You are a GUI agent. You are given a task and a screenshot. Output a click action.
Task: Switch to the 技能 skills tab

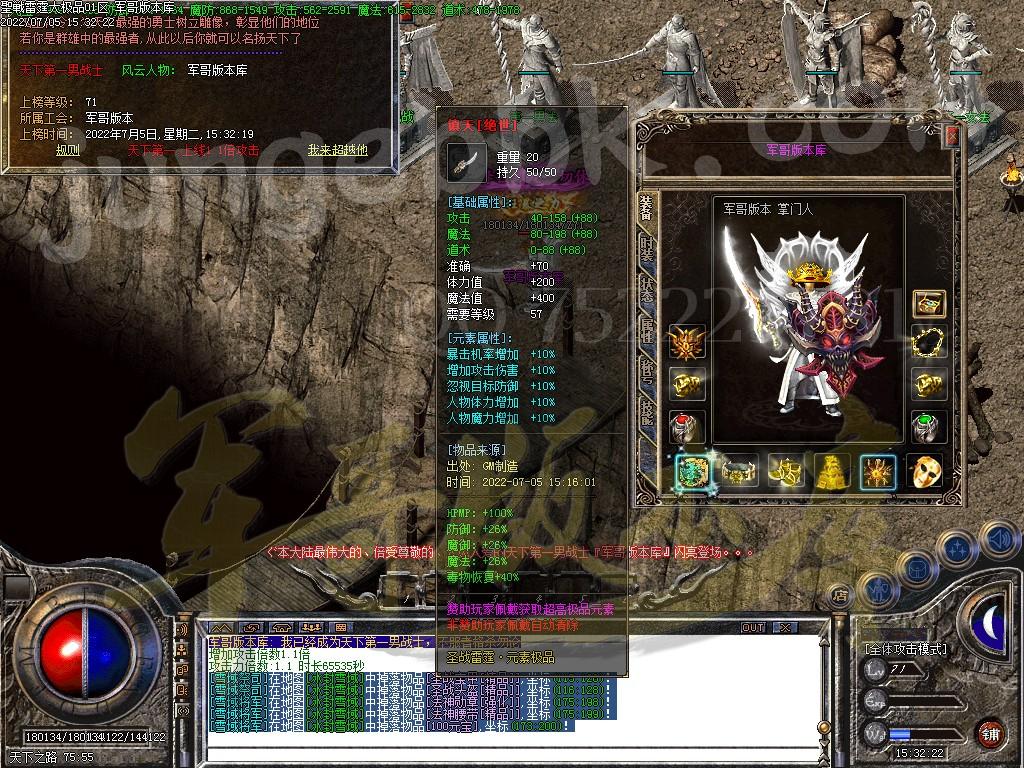[647, 412]
